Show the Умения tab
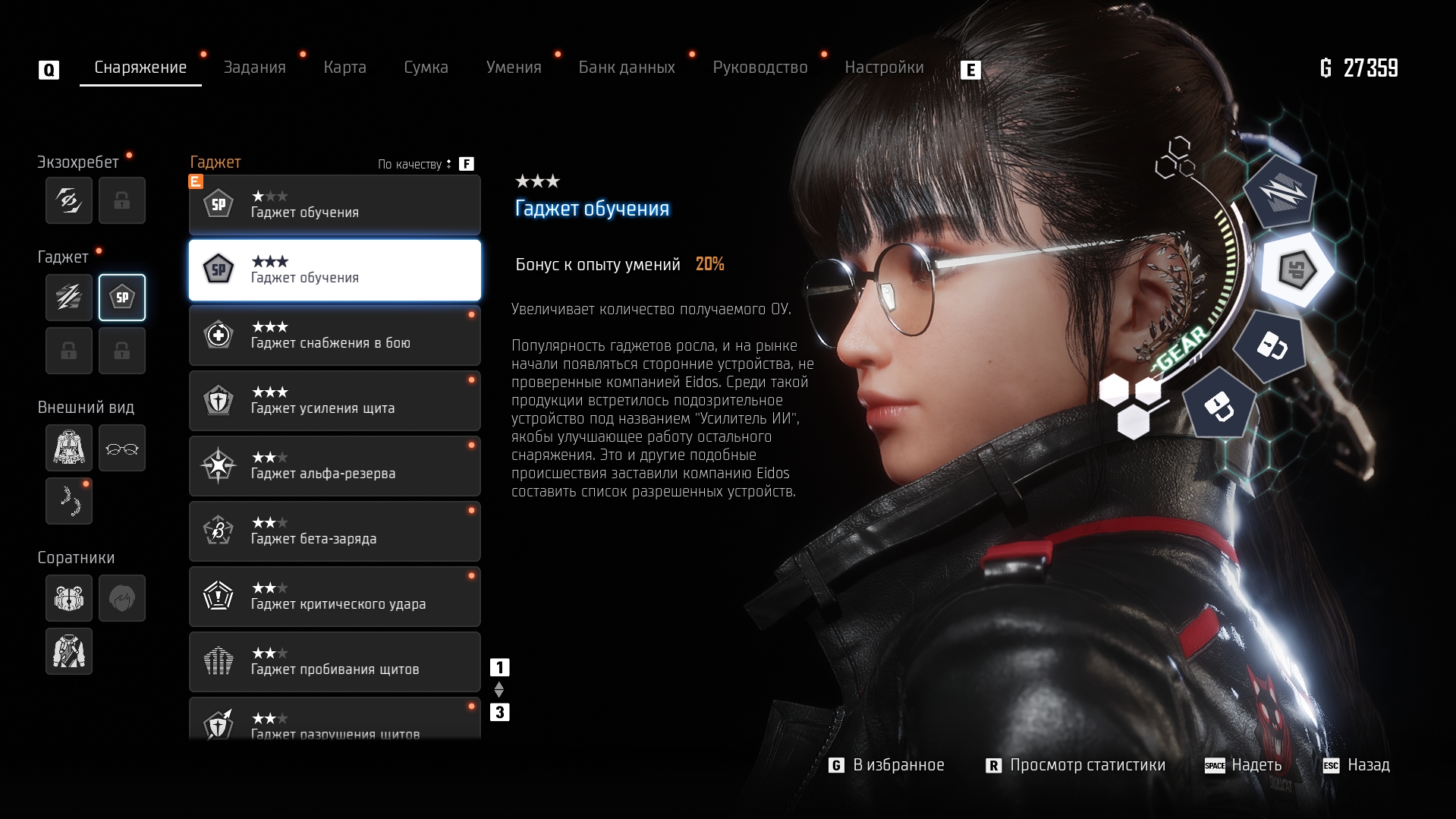Viewport: 1456px width, 819px height. [514, 68]
